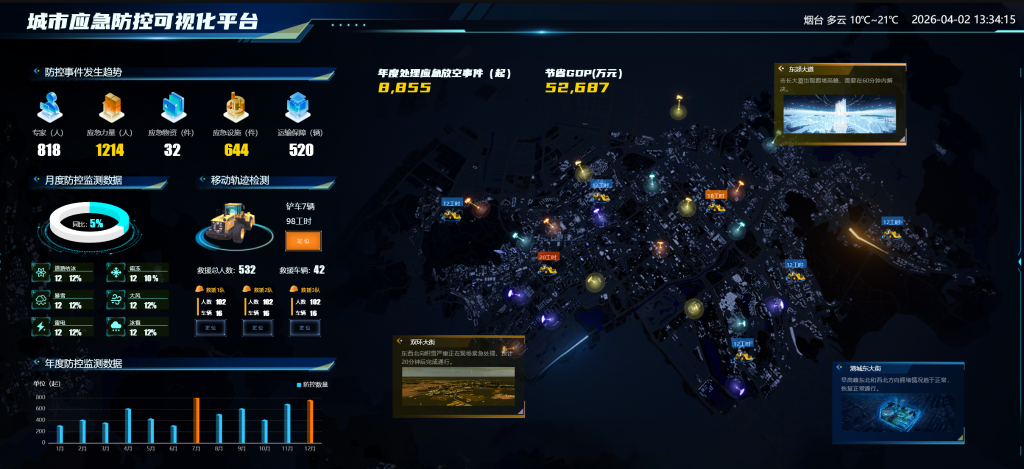
Task: Select the 应急设施 facilities icon
Action: pyautogui.click(x=236, y=107)
